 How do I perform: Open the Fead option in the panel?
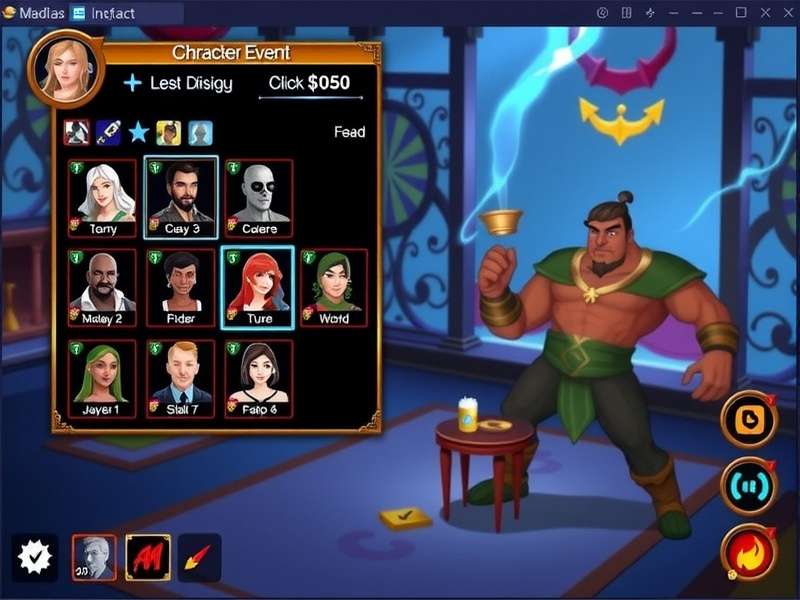[349, 132]
